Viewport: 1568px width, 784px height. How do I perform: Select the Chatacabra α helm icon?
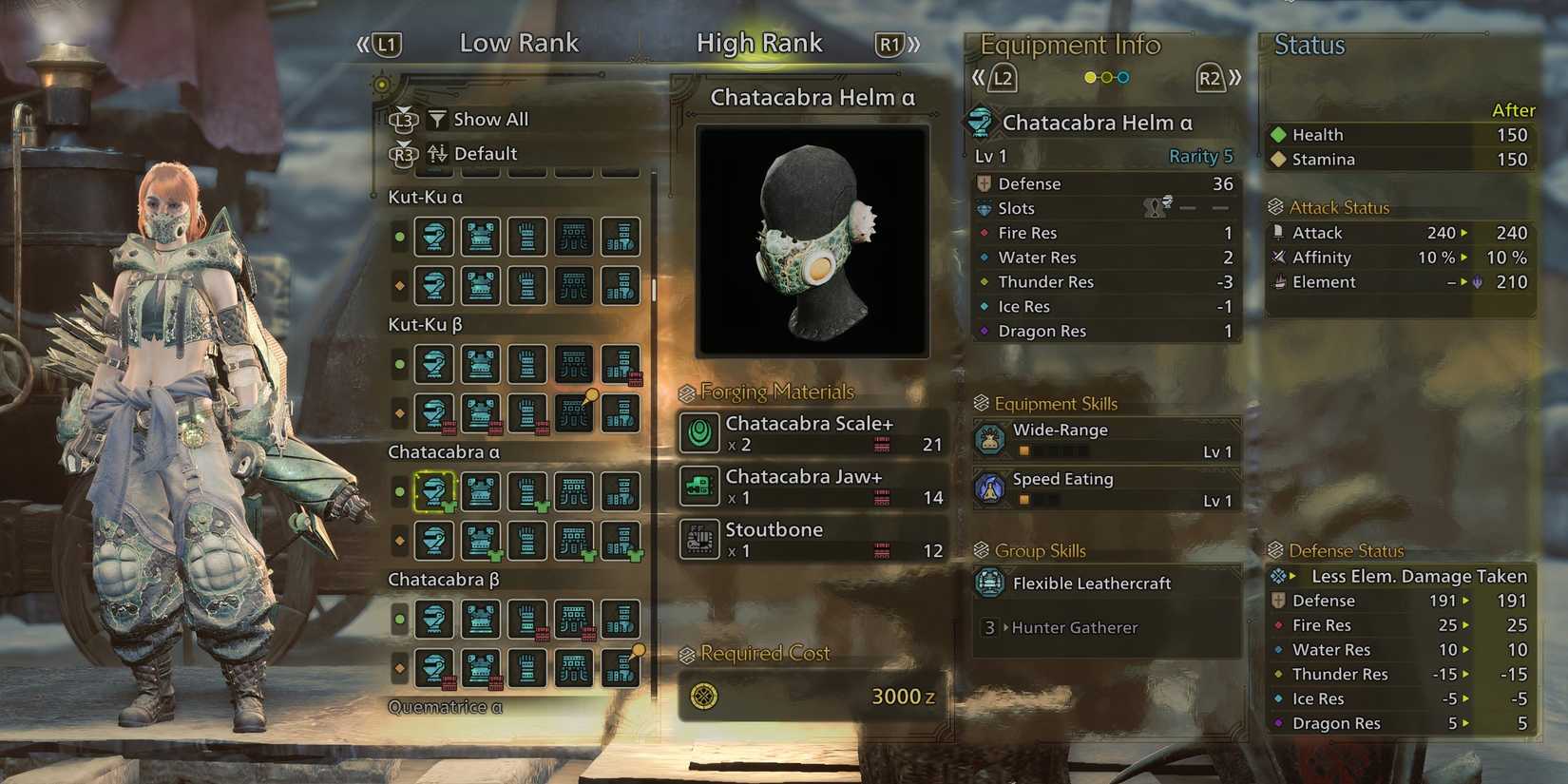pyautogui.click(x=434, y=491)
